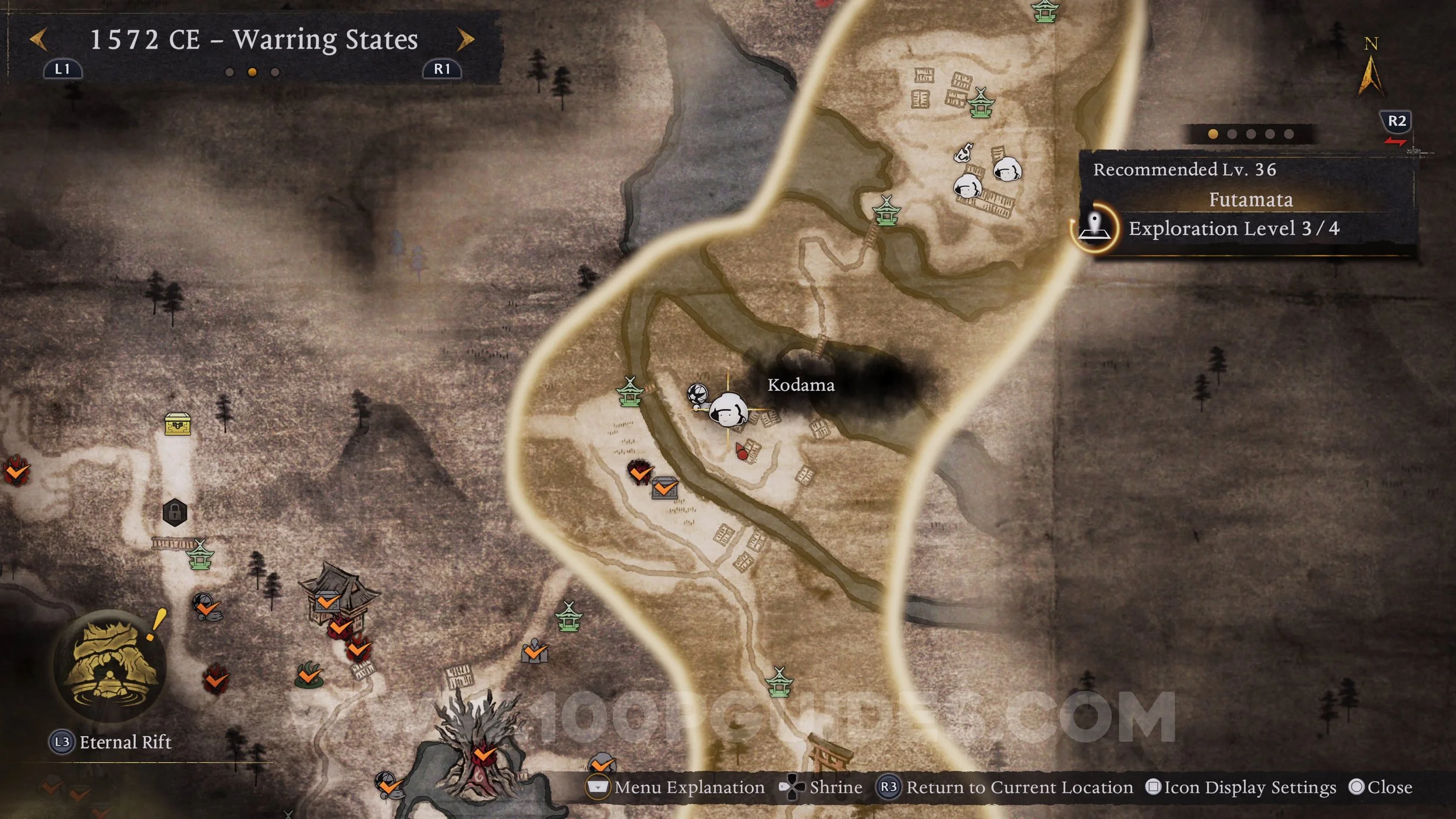1456x819 pixels.
Task: Switch to the previous era with left arrow
Action: pos(38,40)
